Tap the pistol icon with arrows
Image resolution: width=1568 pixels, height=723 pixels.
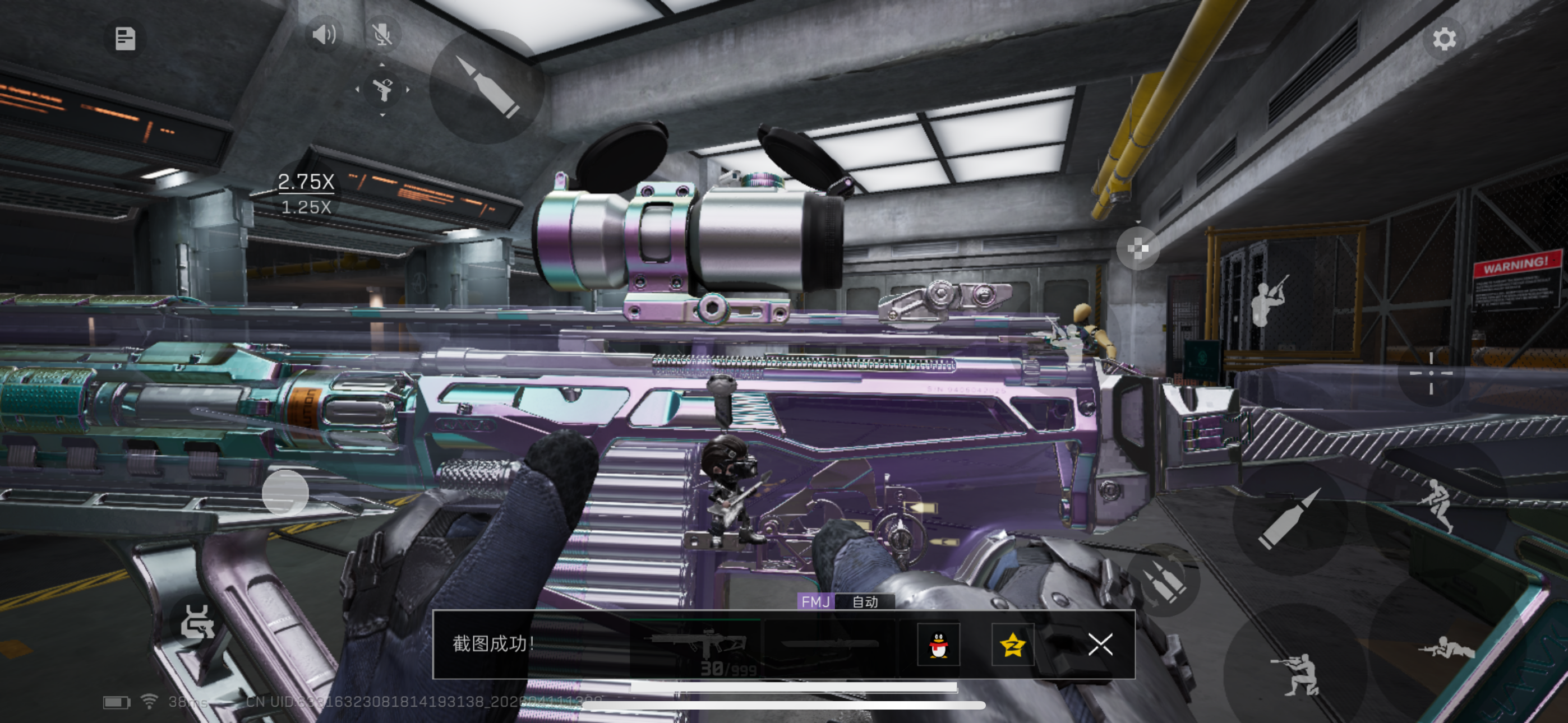[382, 90]
